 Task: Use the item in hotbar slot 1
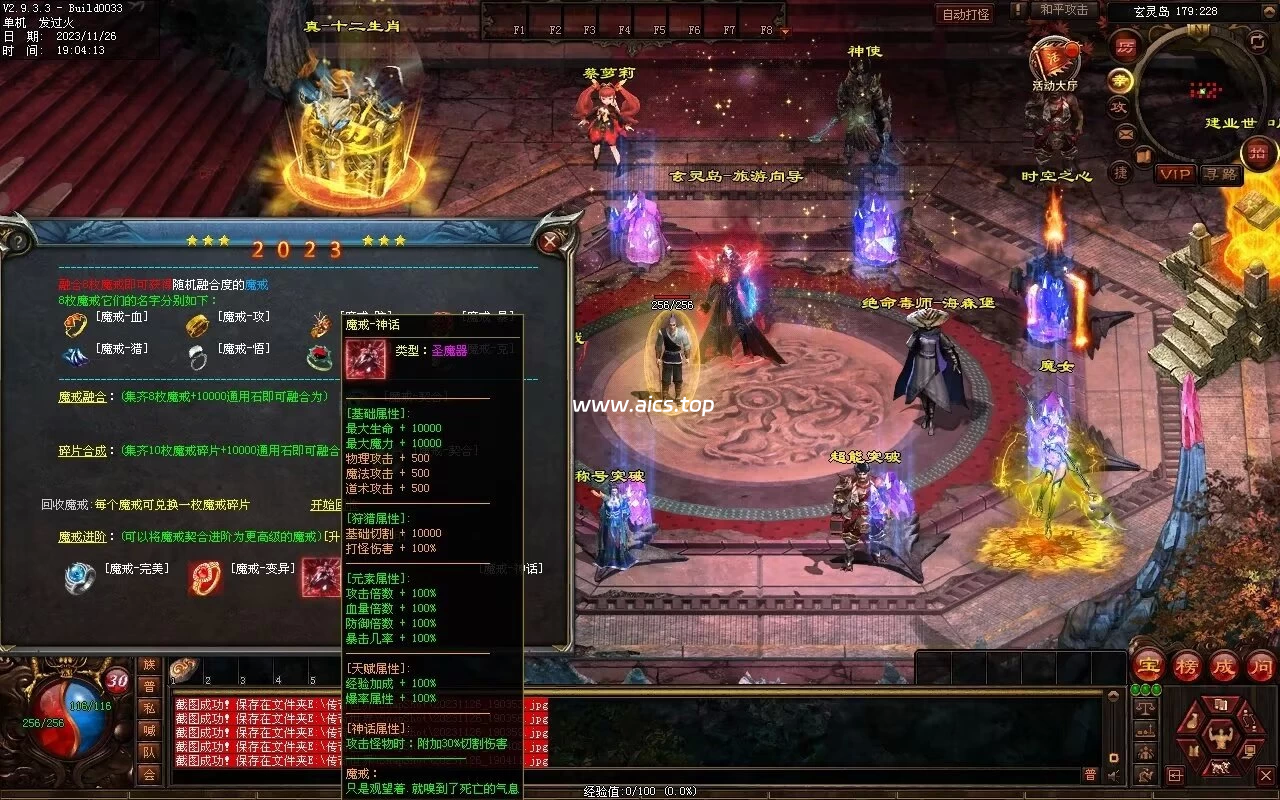tap(184, 670)
